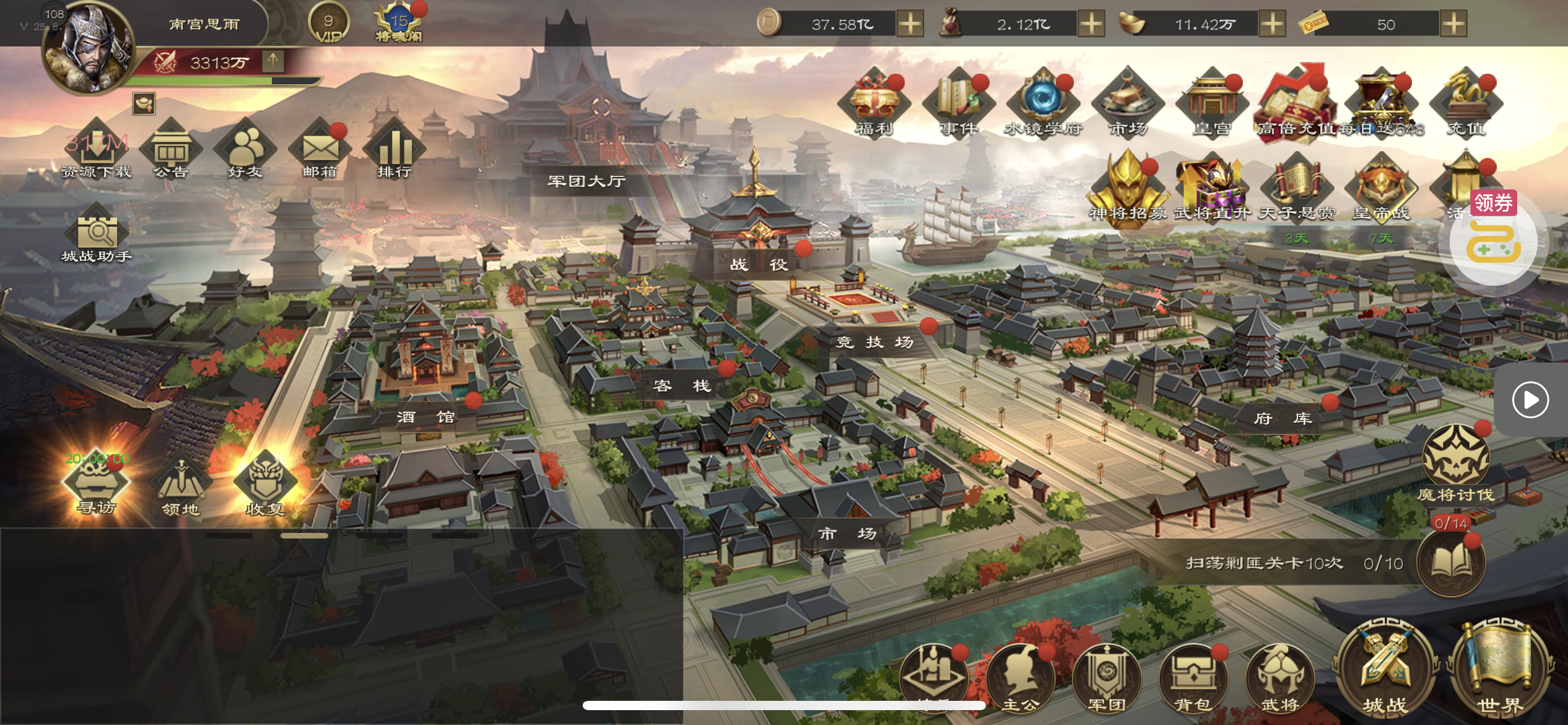The width and height of the screenshot is (1568, 725).
Task: Open the 城战助手 helper
Action: pyautogui.click(x=97, y=234)
